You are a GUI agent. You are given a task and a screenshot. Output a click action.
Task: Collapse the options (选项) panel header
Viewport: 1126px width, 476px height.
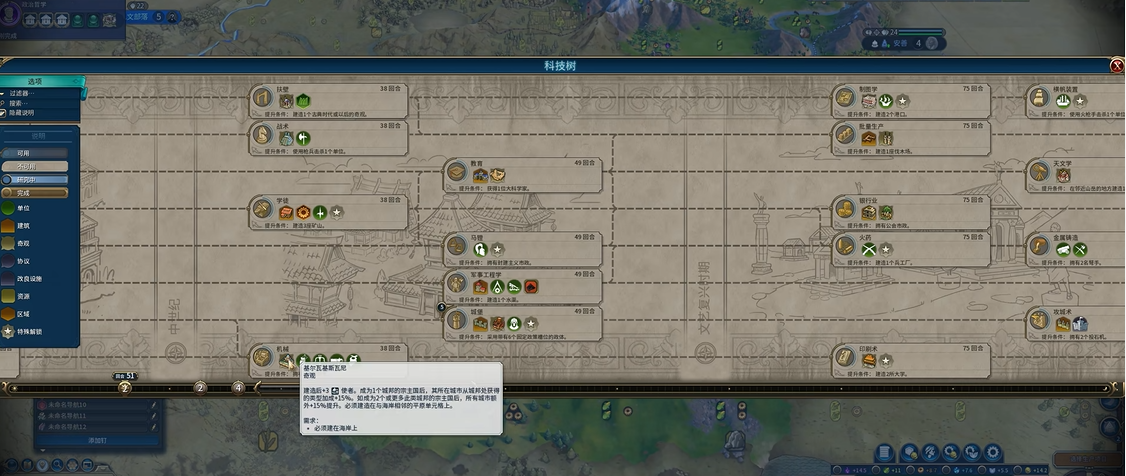coord(38,81)
